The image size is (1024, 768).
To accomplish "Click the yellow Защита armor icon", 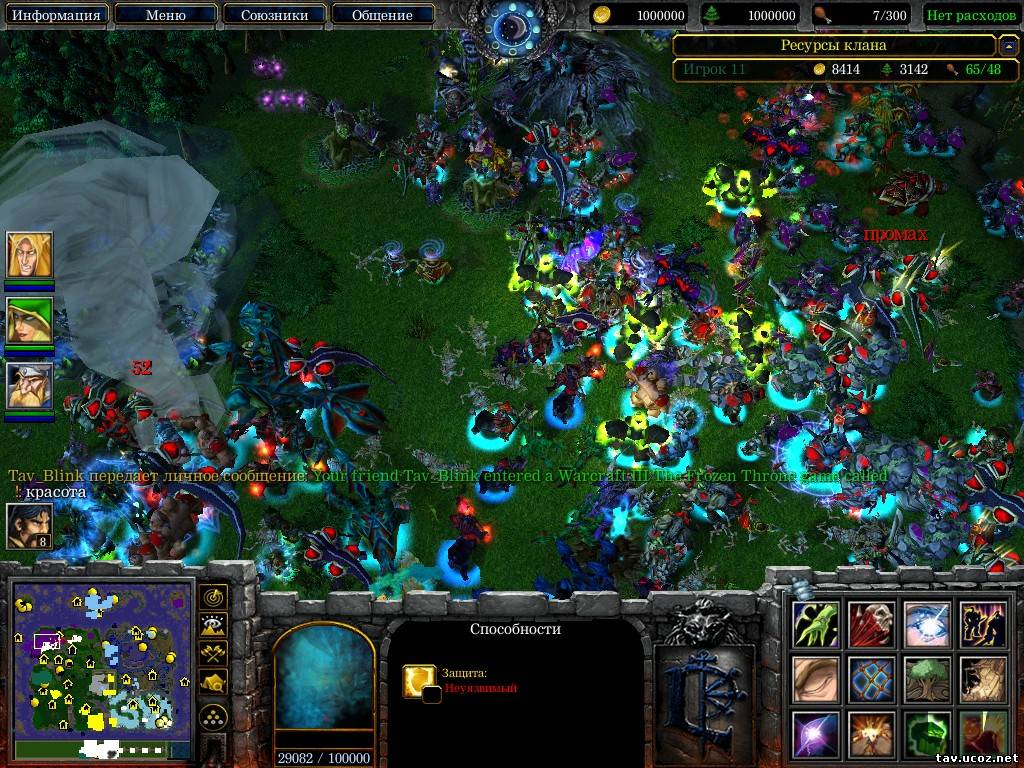I will (x=418, y=681).
